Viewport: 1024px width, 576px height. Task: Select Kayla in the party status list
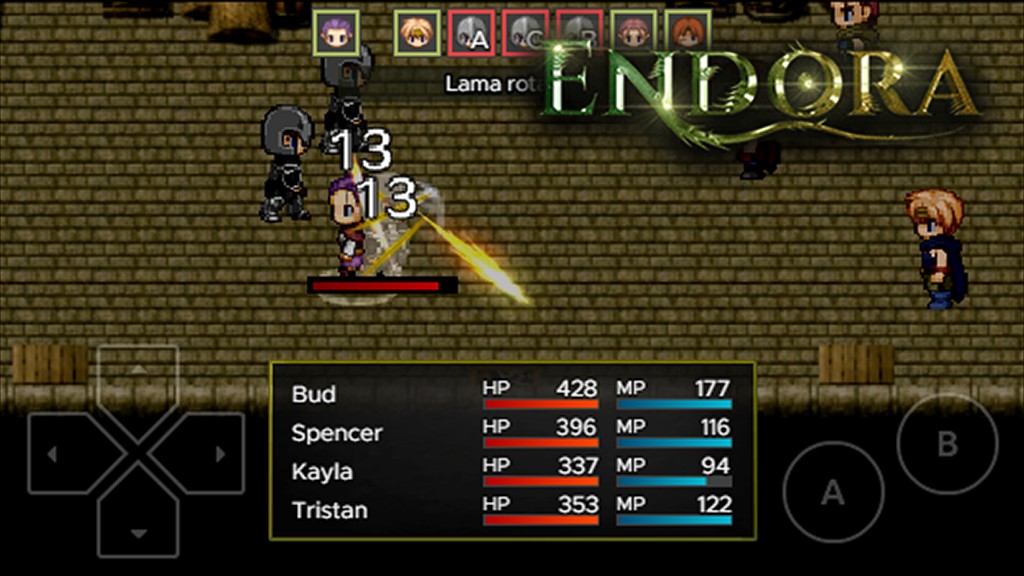[322, 471]
